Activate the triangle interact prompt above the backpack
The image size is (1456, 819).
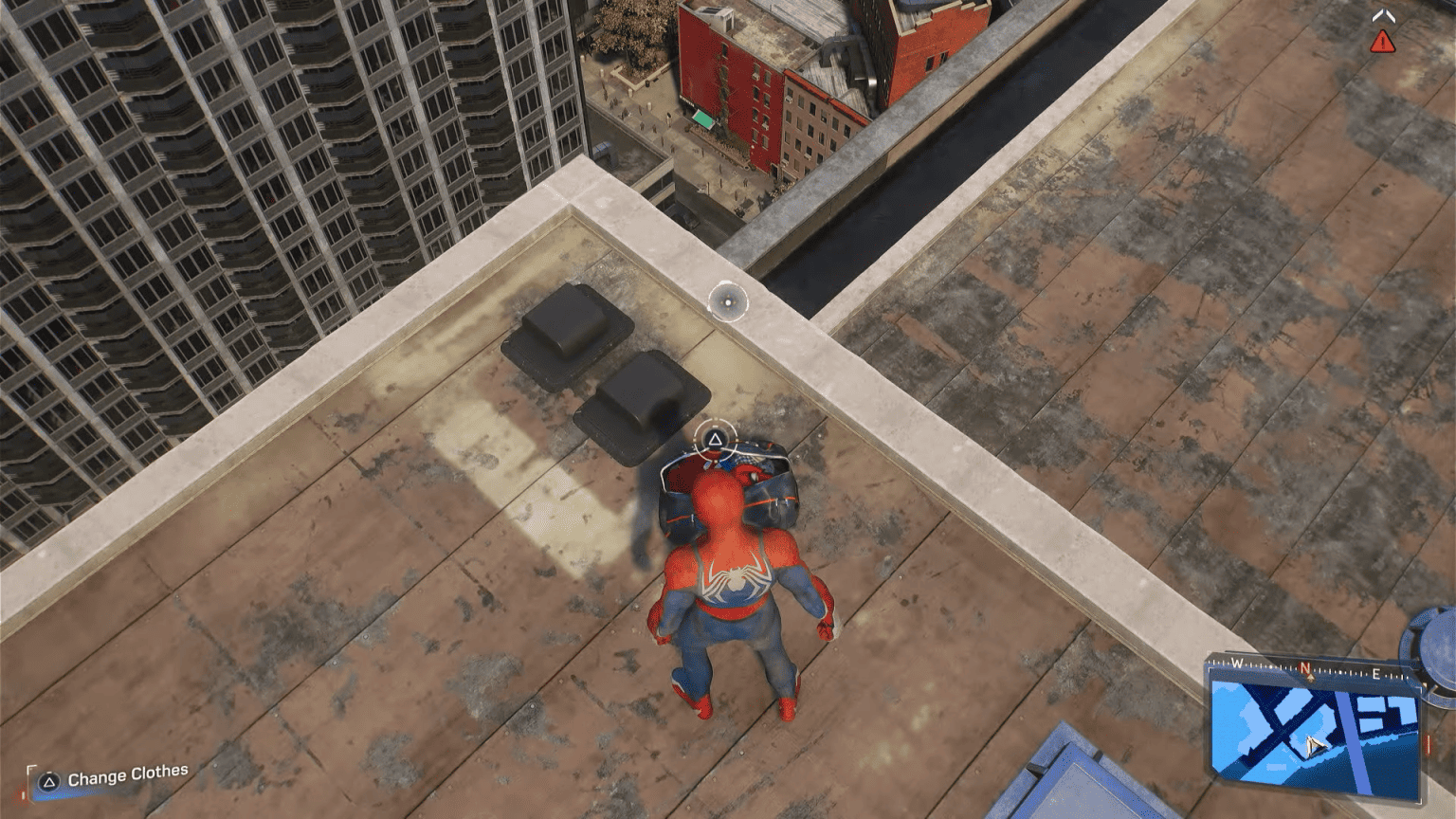pos(716,437)
